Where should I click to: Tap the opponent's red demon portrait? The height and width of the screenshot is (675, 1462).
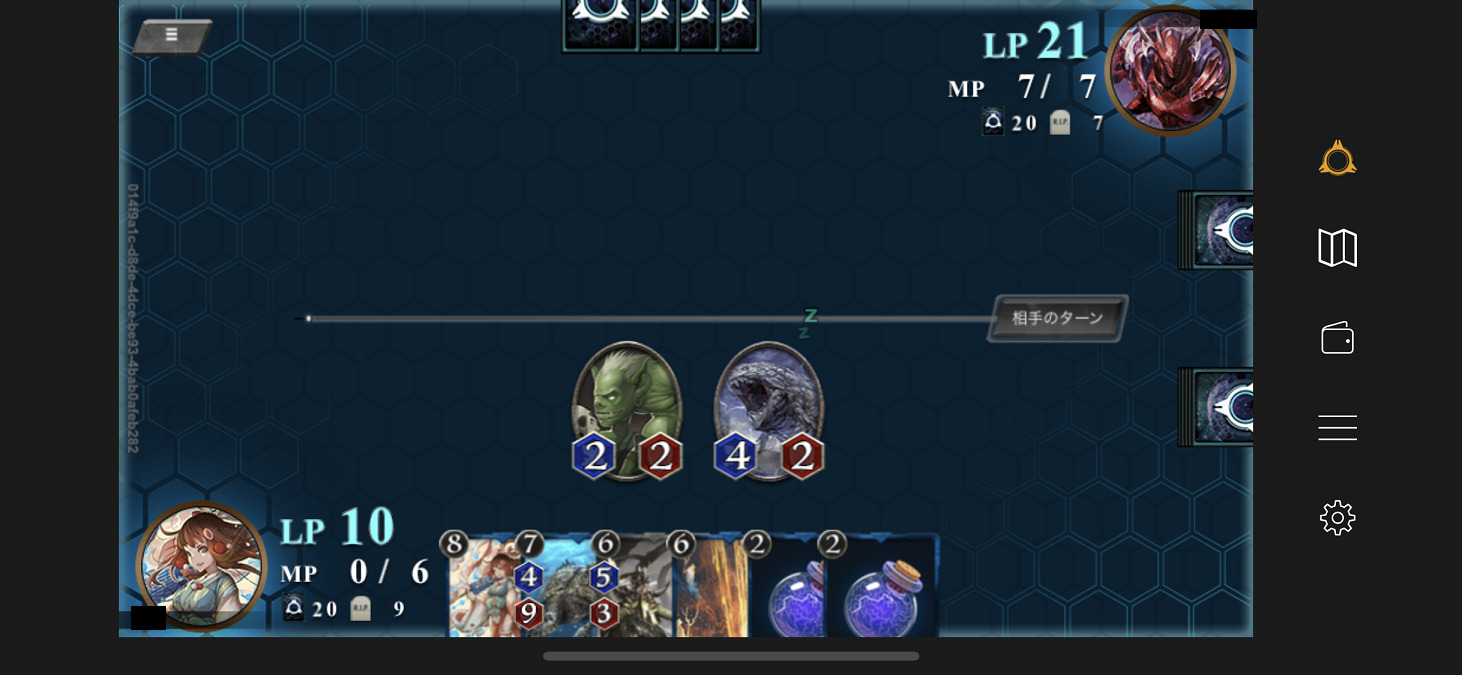tap(1170, 70)
